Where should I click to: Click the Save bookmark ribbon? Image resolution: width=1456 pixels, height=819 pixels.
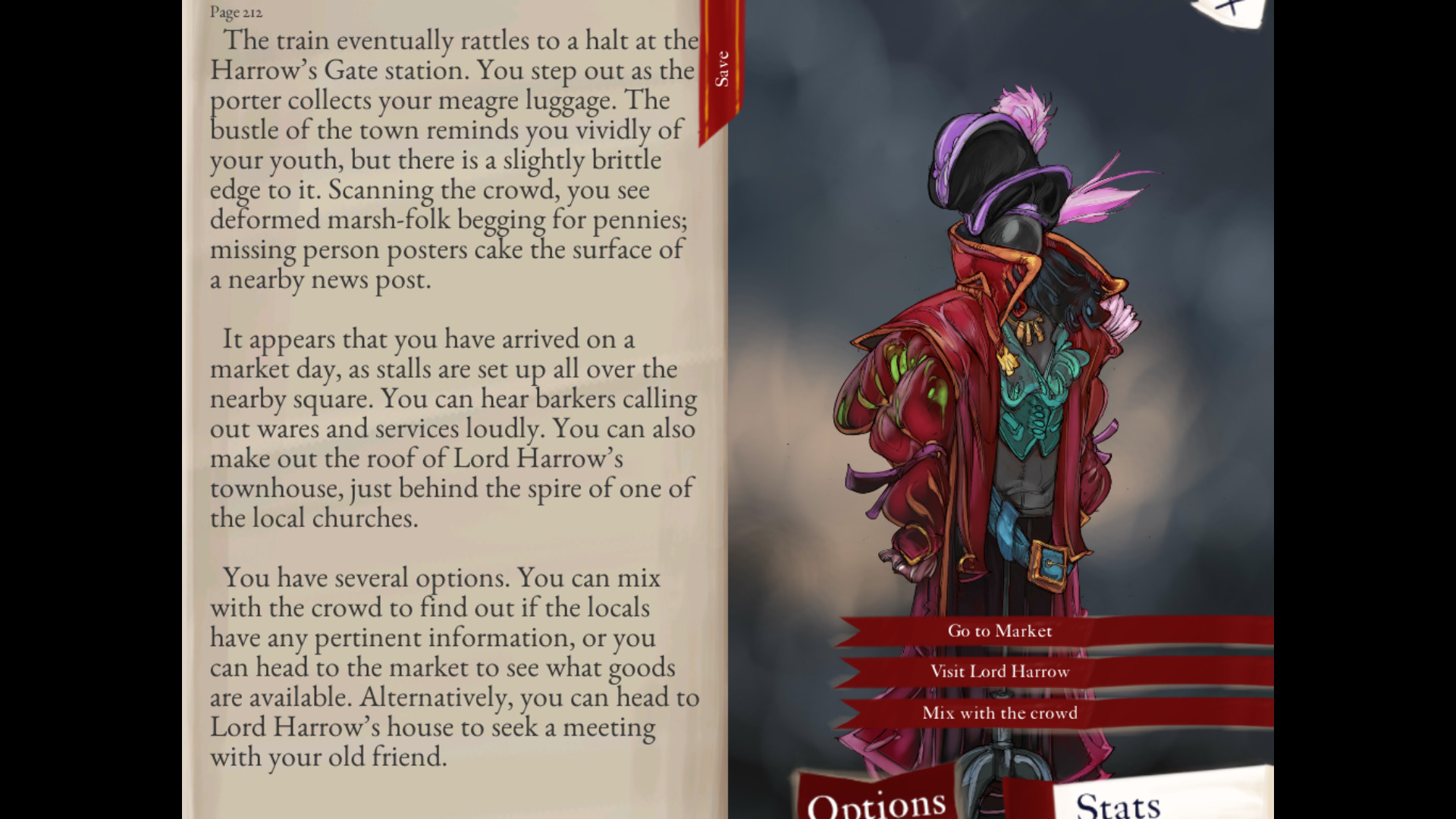coord(720,64)
